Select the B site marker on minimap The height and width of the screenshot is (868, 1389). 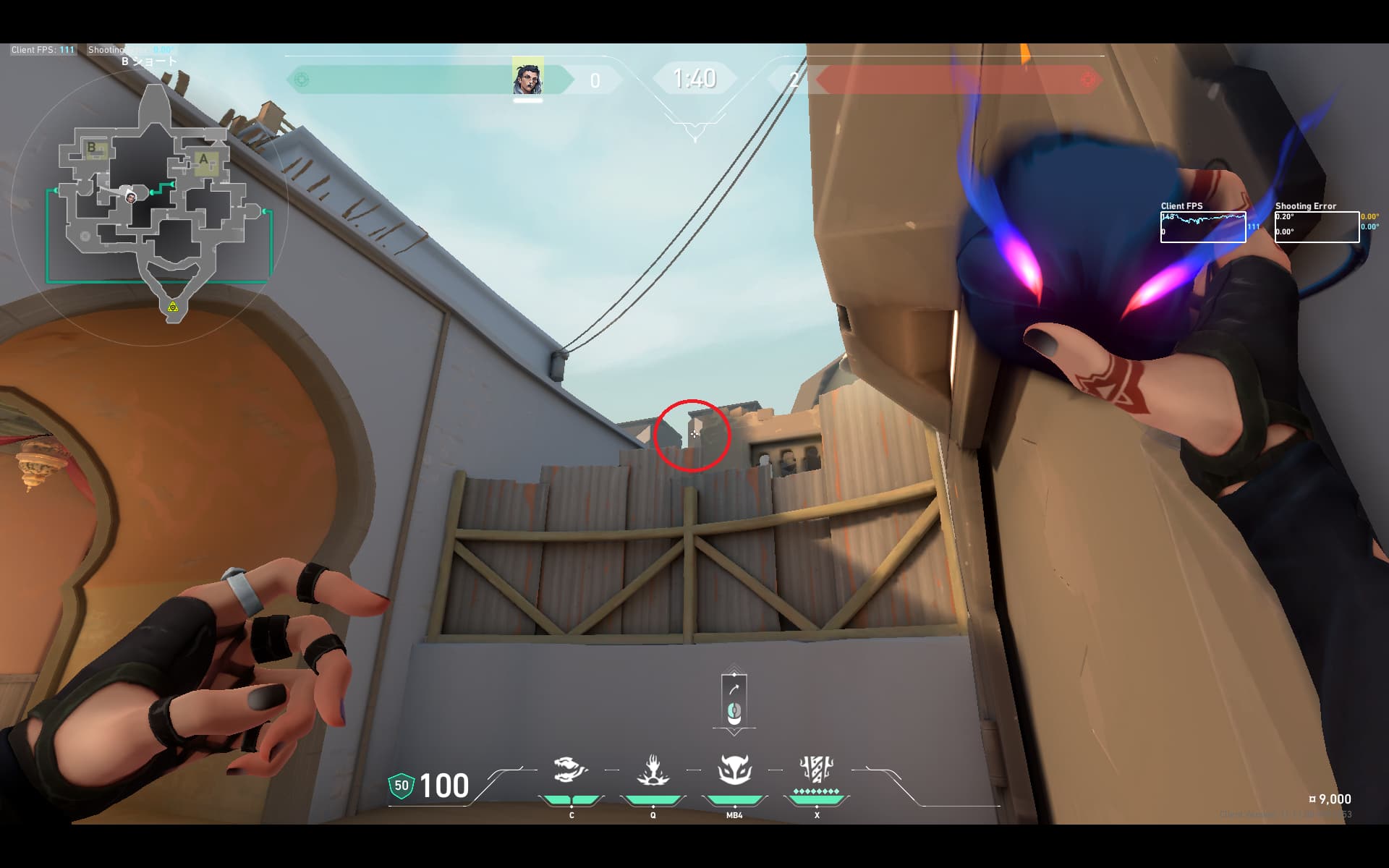point(93,148)
